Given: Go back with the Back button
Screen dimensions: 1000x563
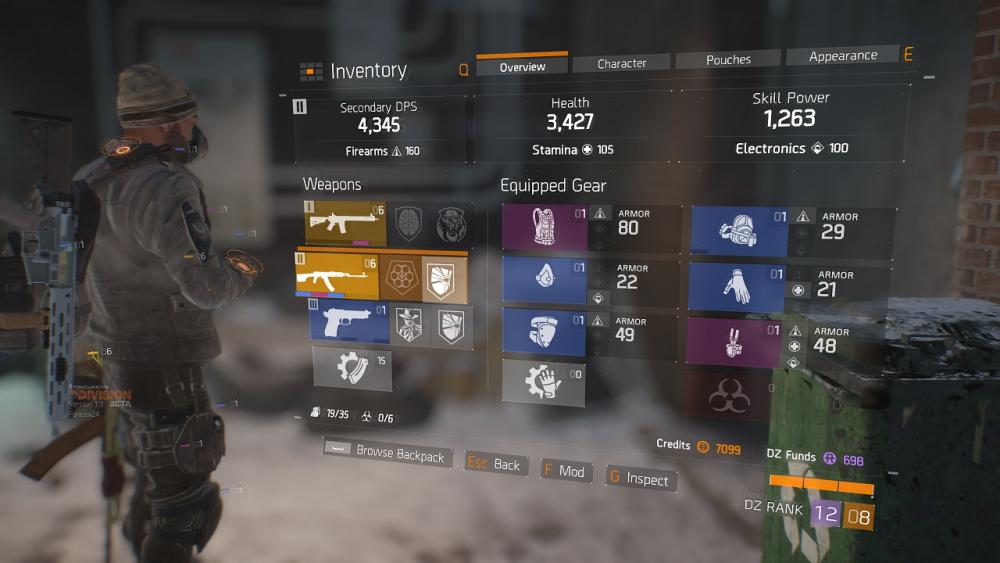Looking at the screenshot, I should [496, 464].
